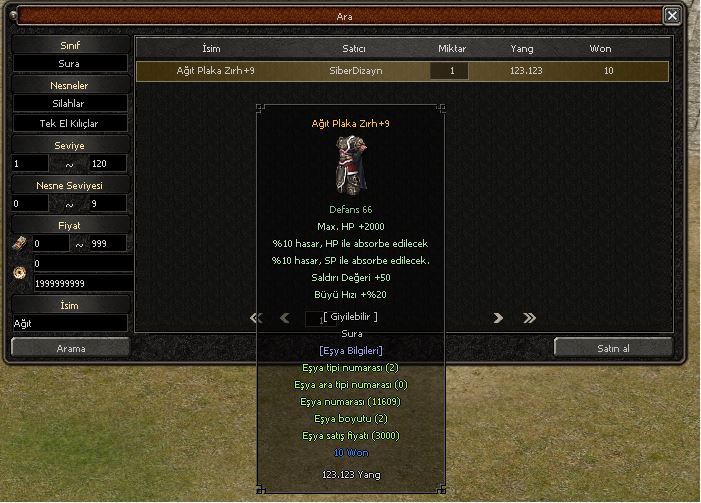Focus the minimum level field showing 1
Screen dimensions: 701x503
(x=30, y=163)
